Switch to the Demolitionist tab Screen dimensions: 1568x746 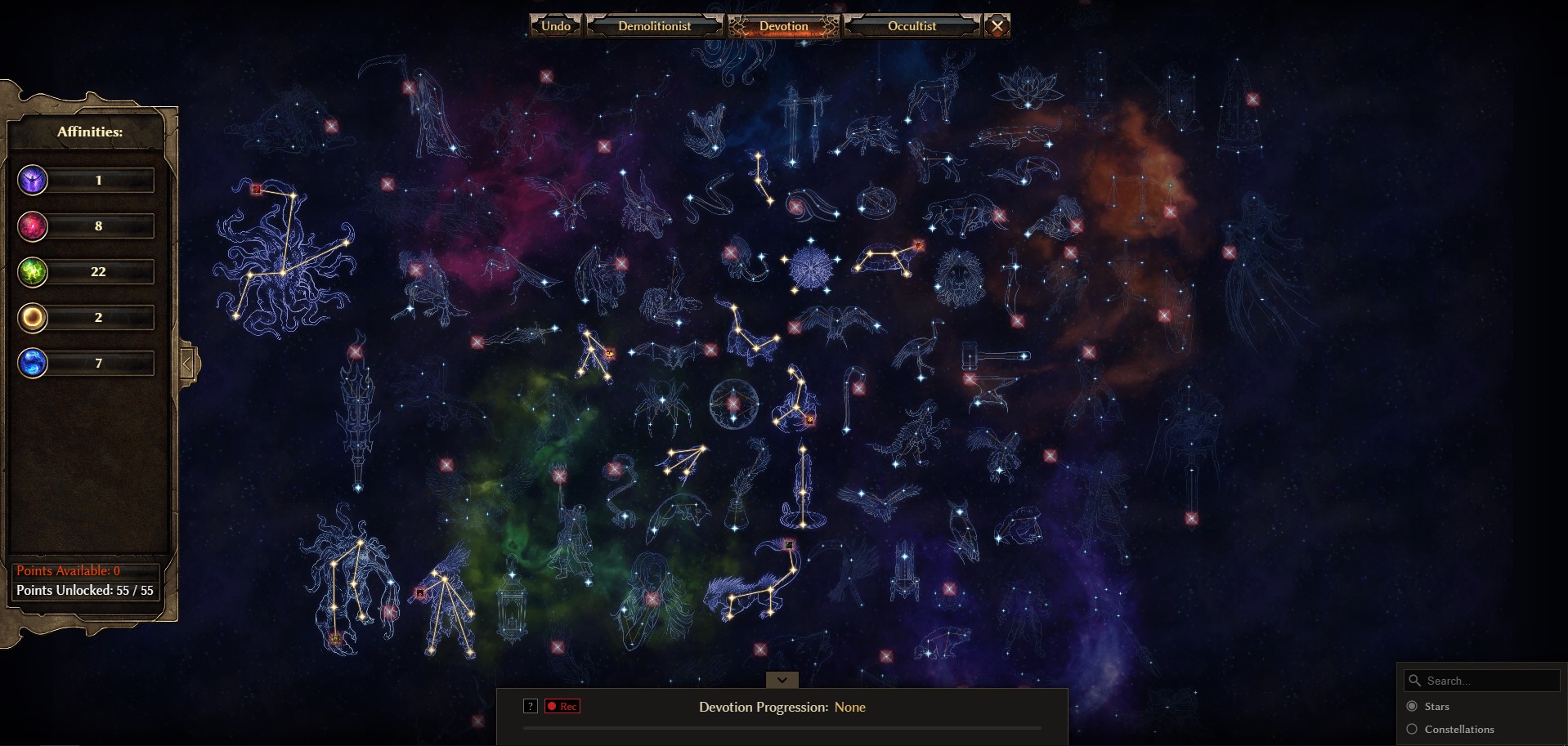pyautogui.click(x=654, y=26)
